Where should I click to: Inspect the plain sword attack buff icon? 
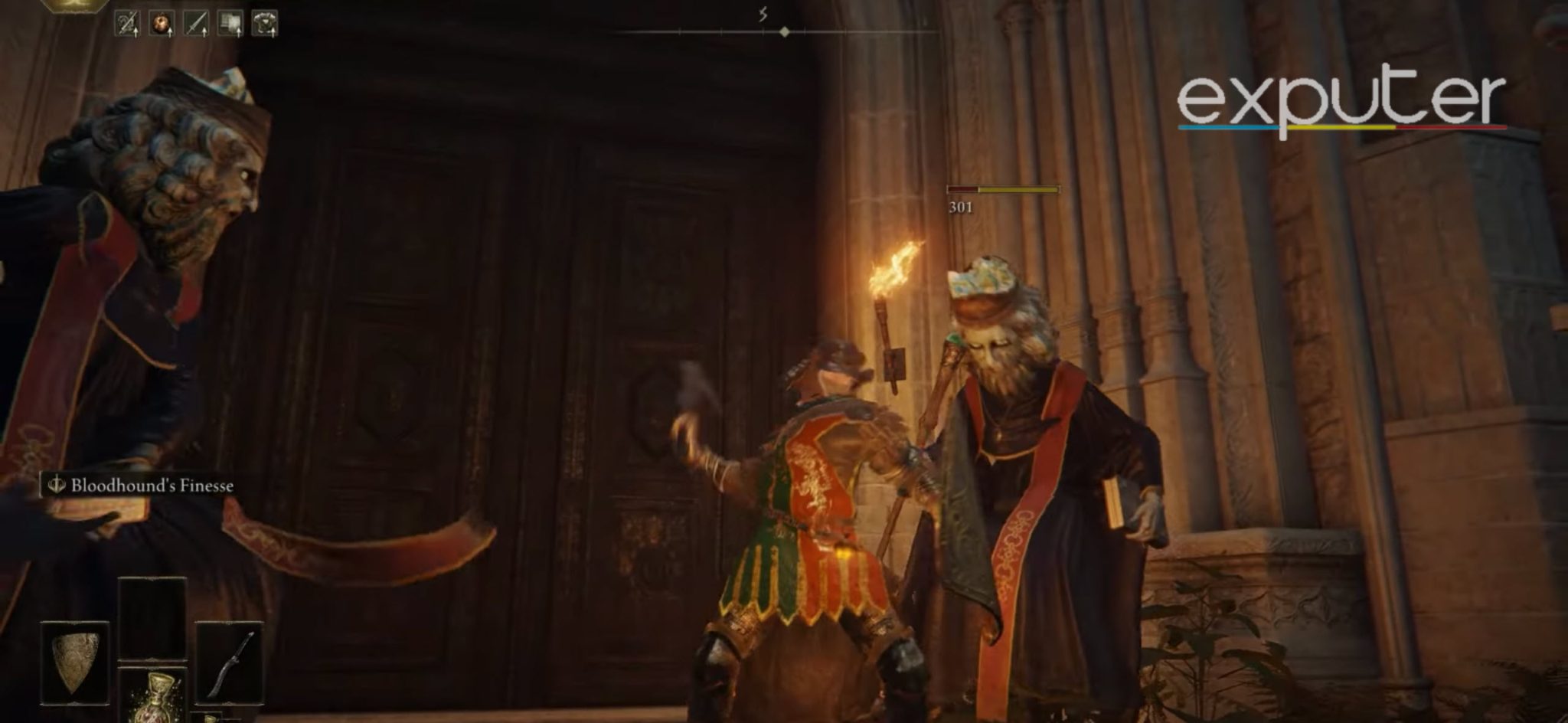click(196, 24)
